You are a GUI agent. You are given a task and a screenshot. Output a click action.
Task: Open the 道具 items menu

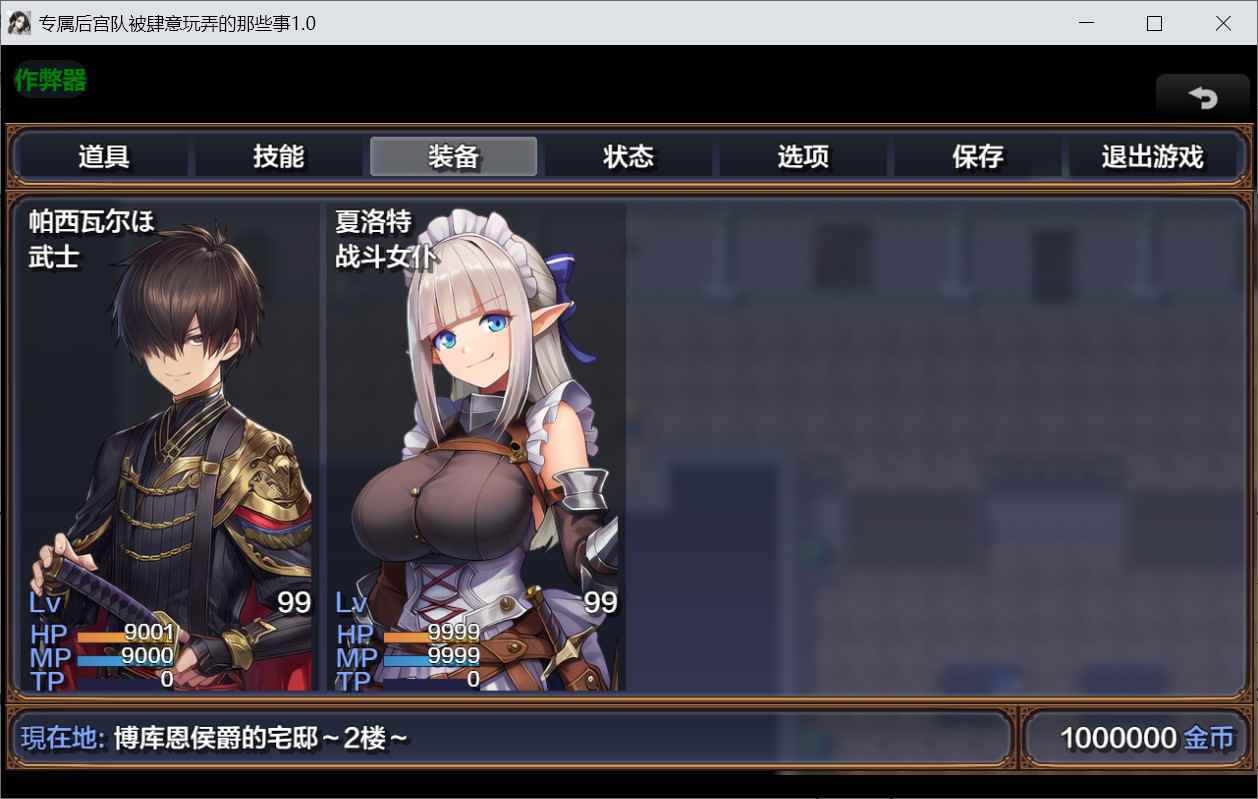point(104,157)
